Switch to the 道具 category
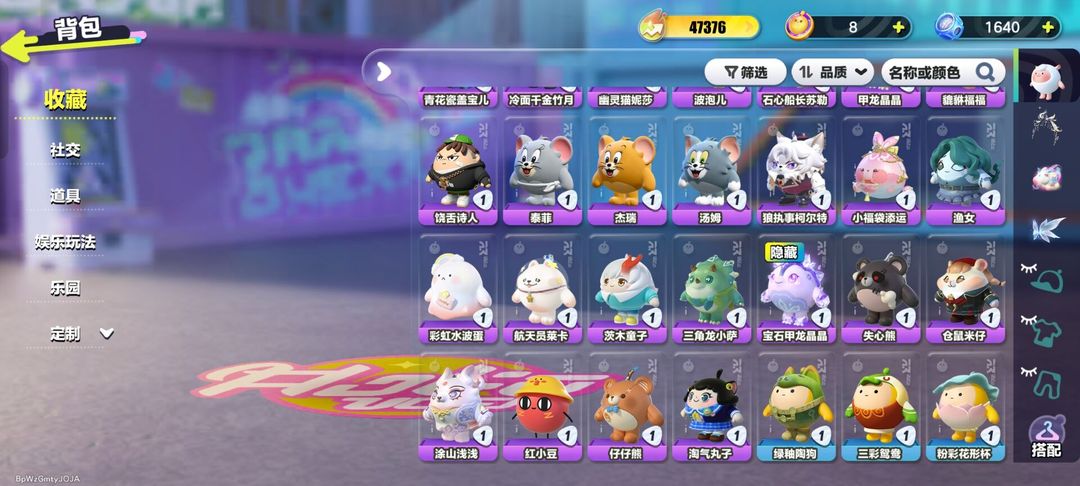Viewport: 1080px width, 486px height. 65,196
